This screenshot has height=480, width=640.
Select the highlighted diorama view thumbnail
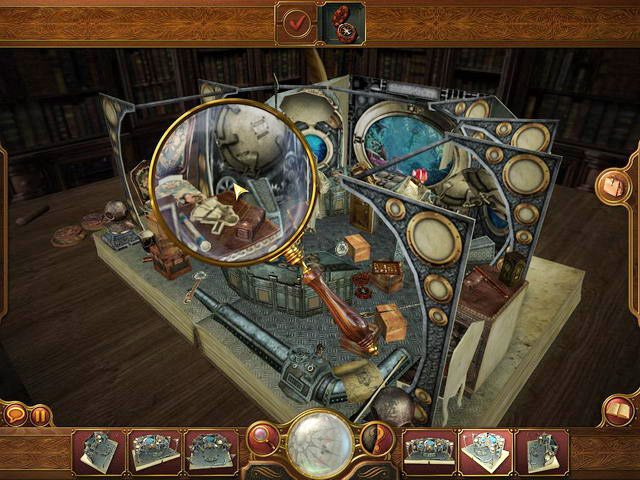(485, 449)
